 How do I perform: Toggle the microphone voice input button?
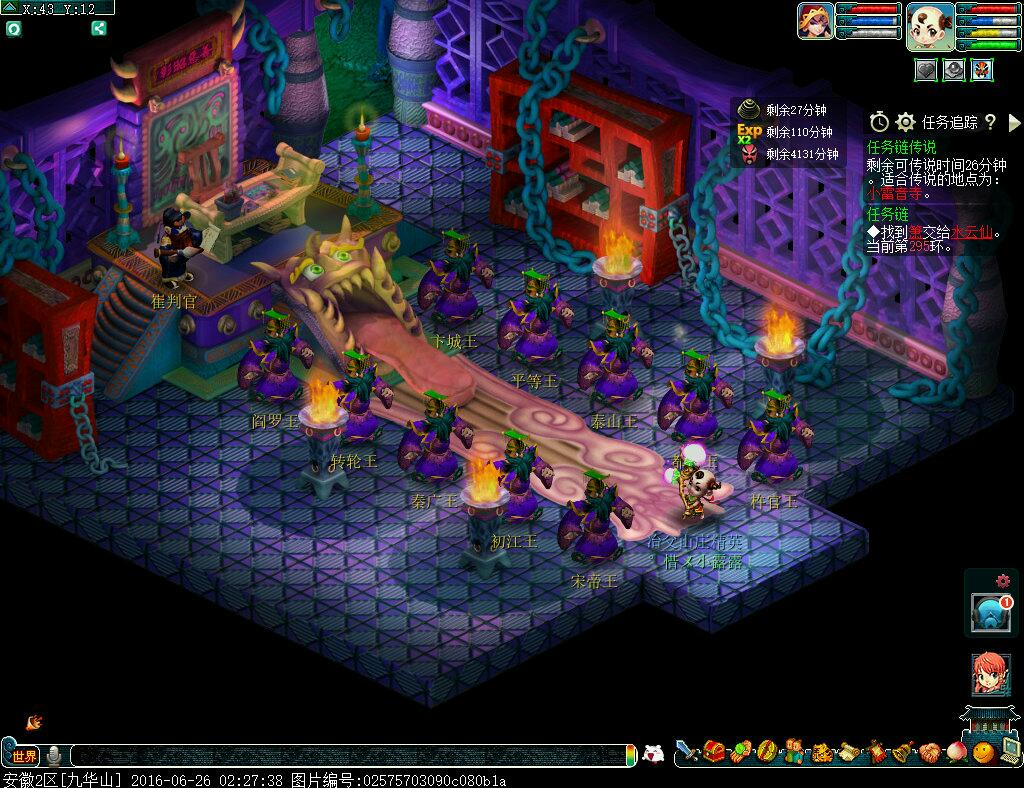(54, 756)
